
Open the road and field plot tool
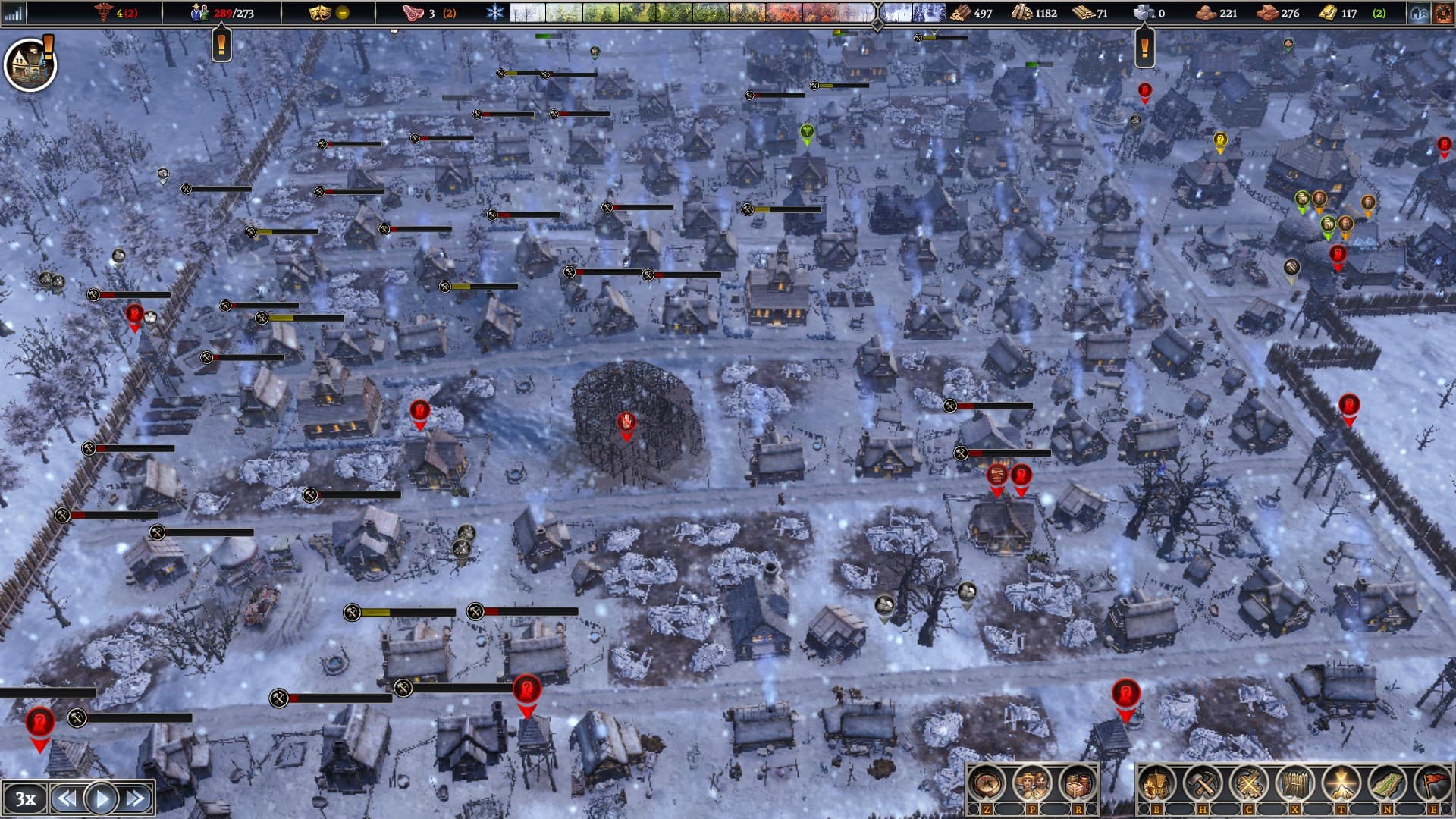(x=1387, y=784)
